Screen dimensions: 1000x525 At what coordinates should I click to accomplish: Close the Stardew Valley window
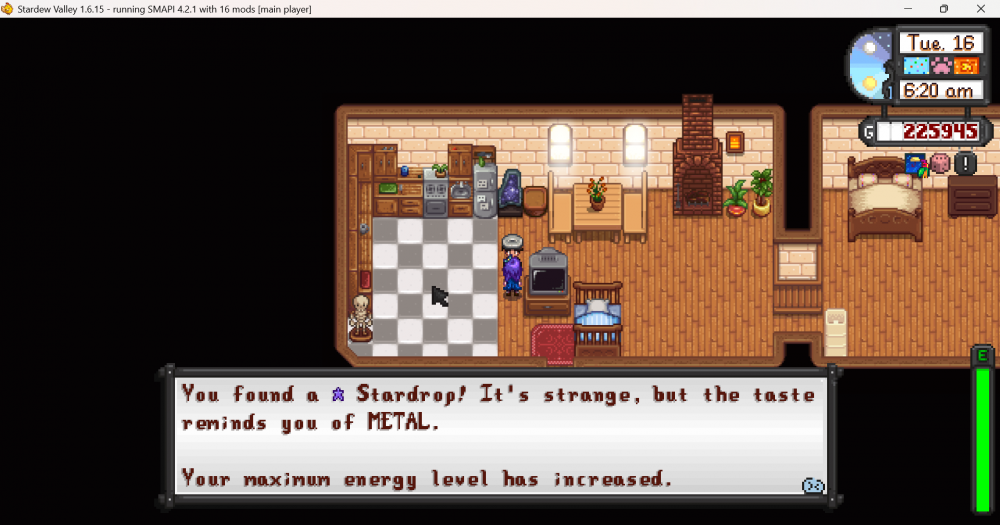(978, 9)
